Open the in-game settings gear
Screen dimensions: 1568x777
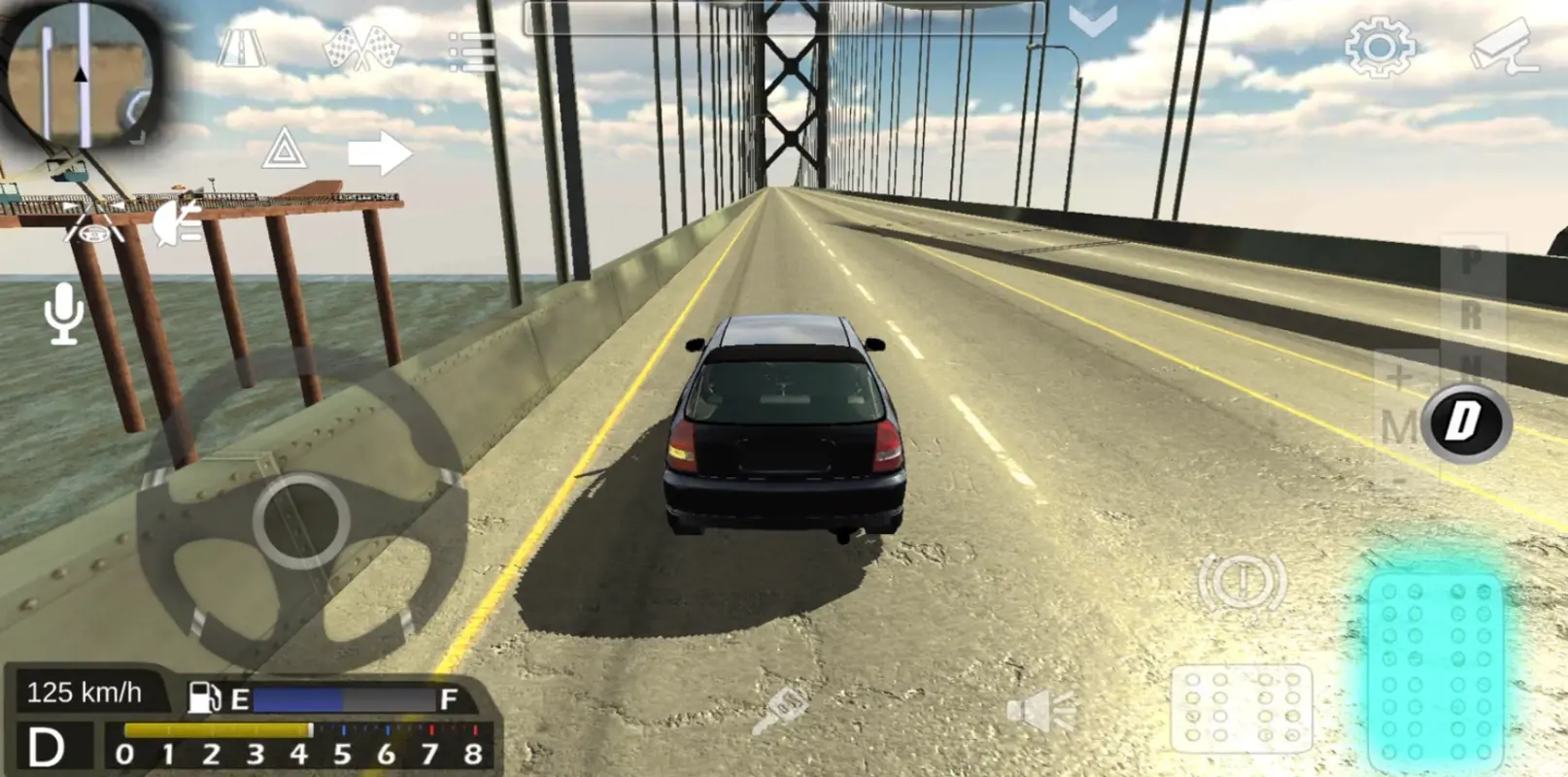coord(1382,46)
